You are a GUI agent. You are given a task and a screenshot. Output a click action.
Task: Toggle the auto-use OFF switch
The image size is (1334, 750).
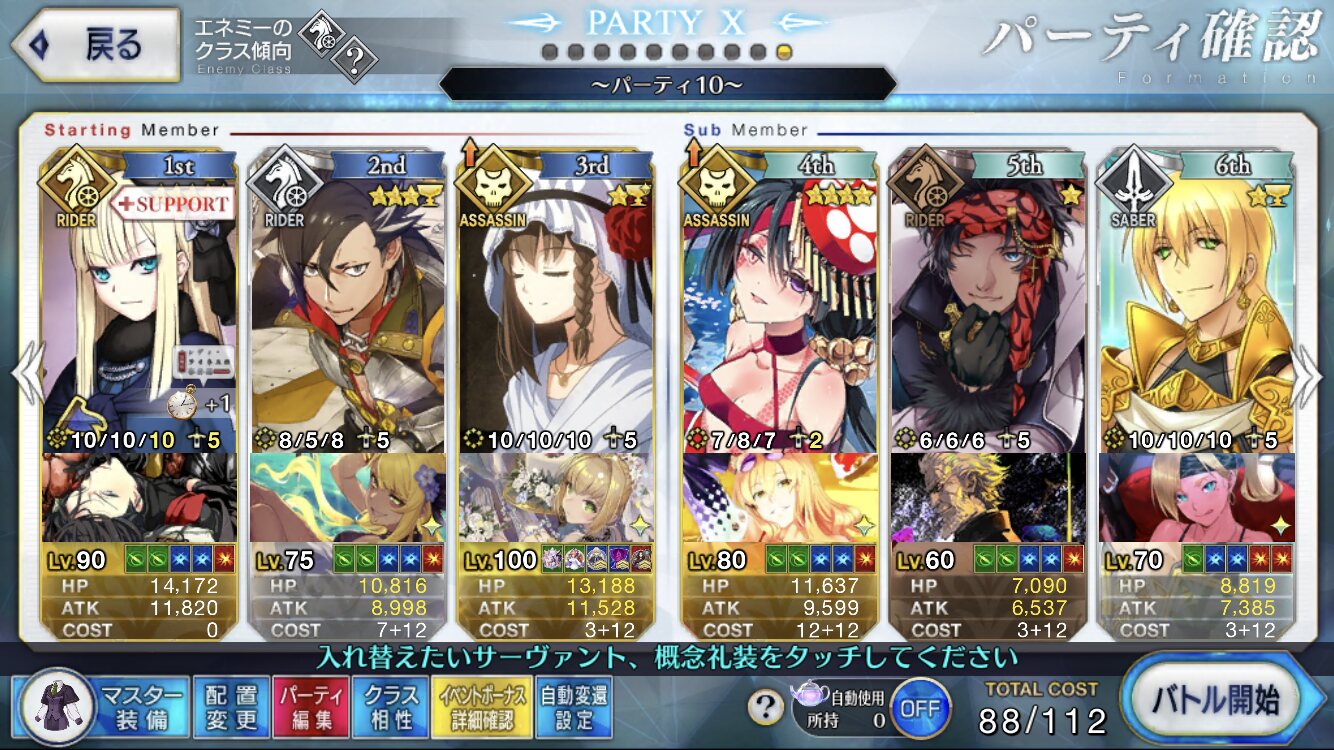pos(920,707)
